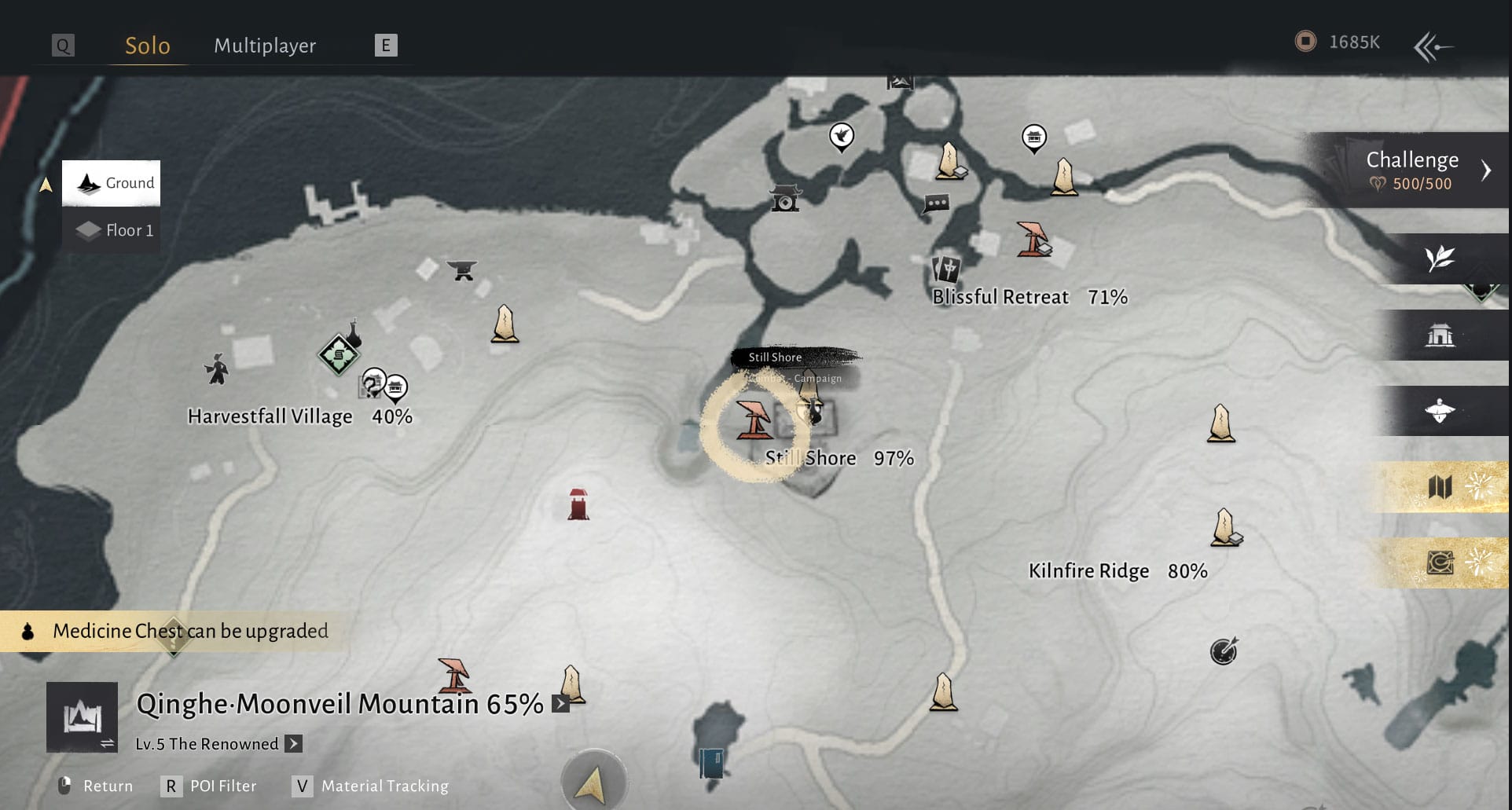Open Lv.5 The Renowned details arrow
The height and width of the screenshot is (810, 1512).
[293, 743]
